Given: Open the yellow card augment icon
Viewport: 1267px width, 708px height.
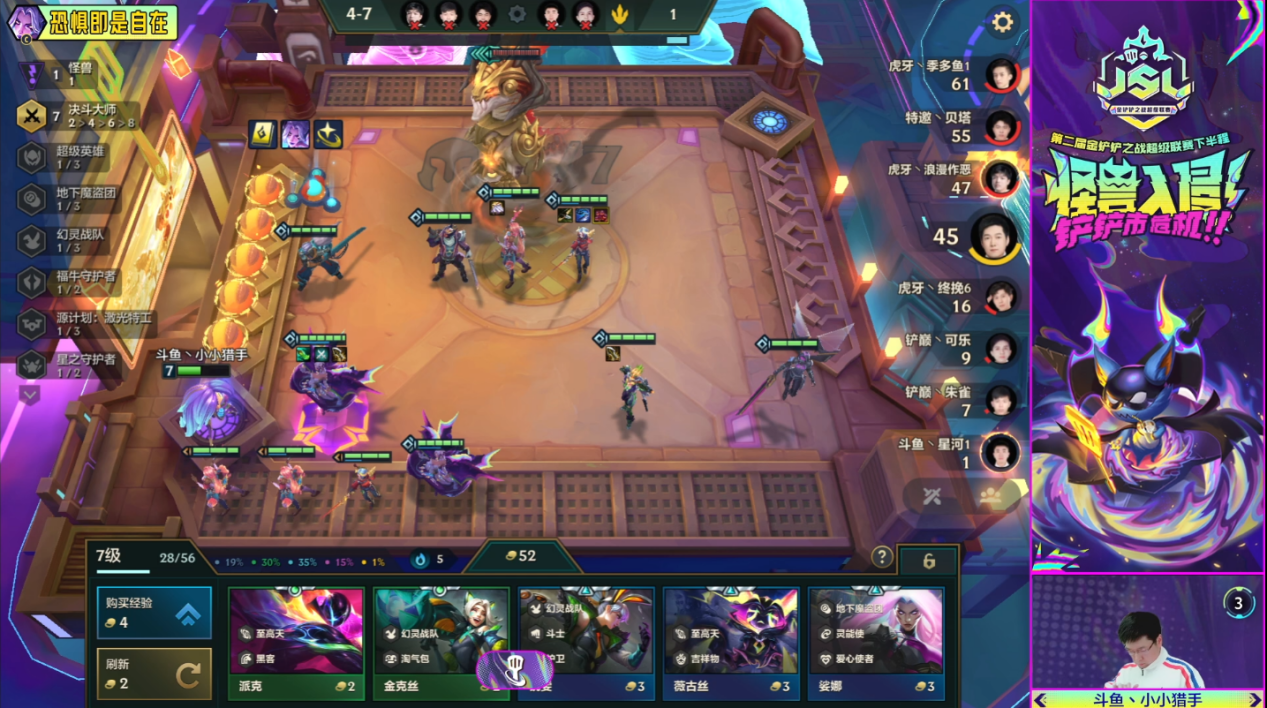Looking at the screenshot, I should point(262,134).
